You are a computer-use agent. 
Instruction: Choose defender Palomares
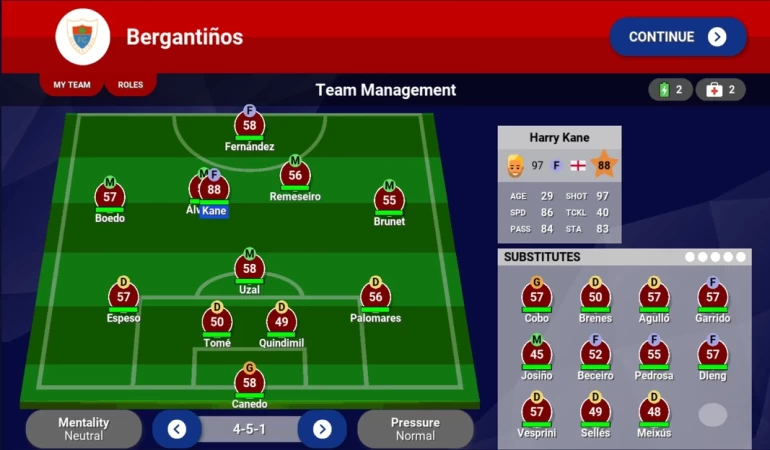376,297
